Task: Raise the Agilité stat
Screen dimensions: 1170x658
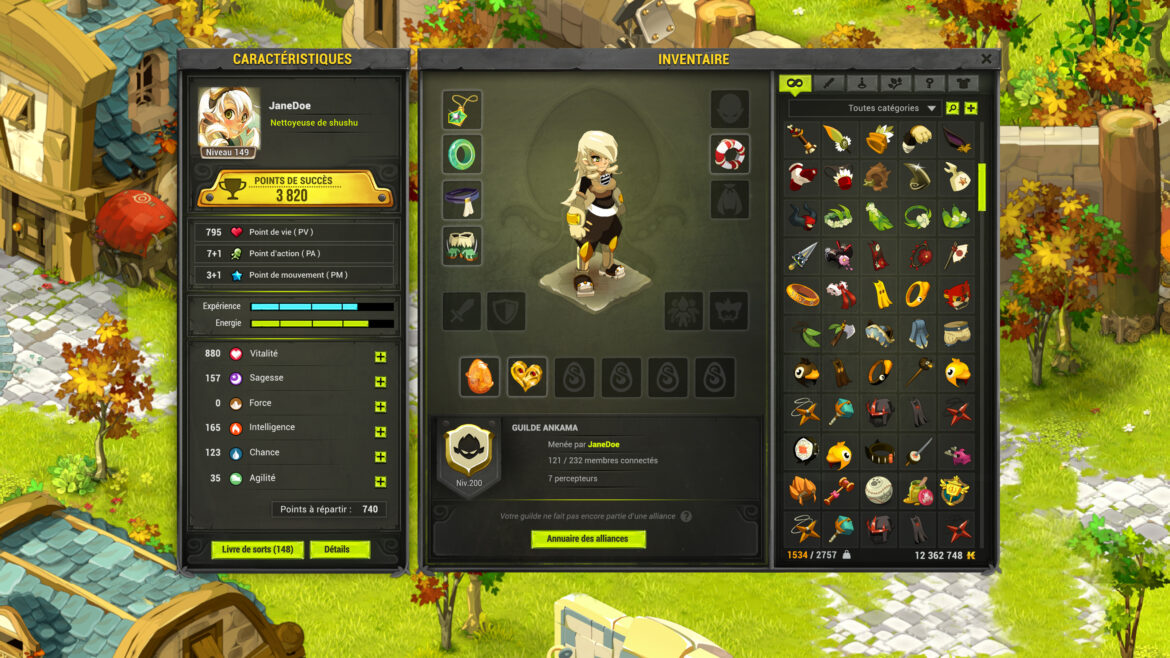Action: (x=380, y=481)
